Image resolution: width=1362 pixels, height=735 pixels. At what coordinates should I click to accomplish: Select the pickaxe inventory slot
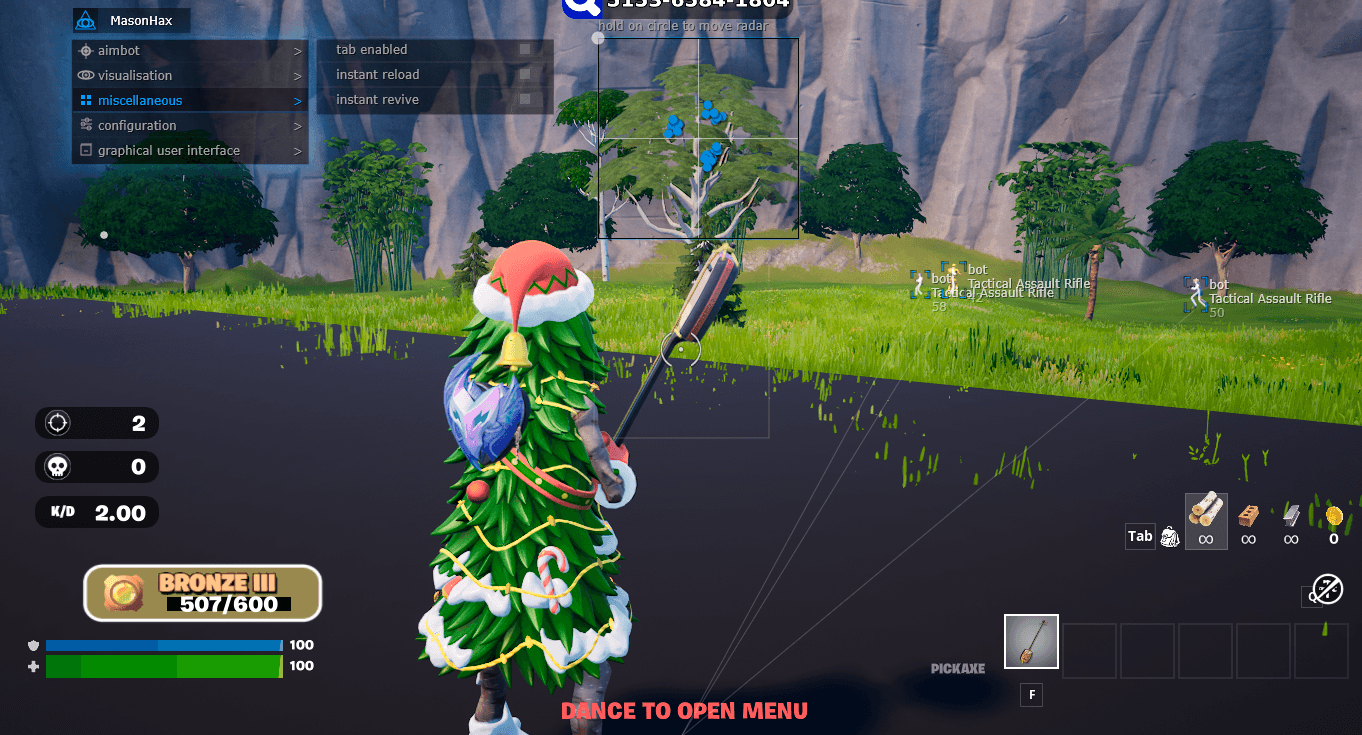(1031, 641)
